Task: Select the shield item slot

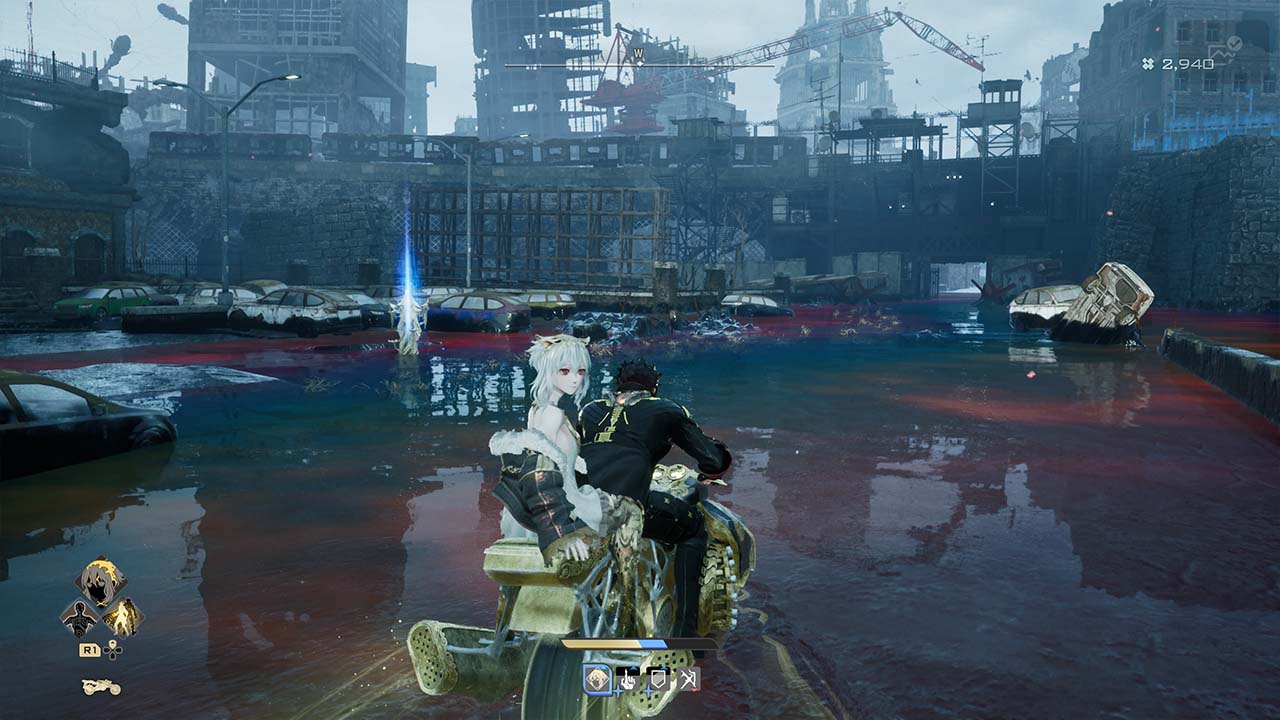Action: tap(658, 680)
